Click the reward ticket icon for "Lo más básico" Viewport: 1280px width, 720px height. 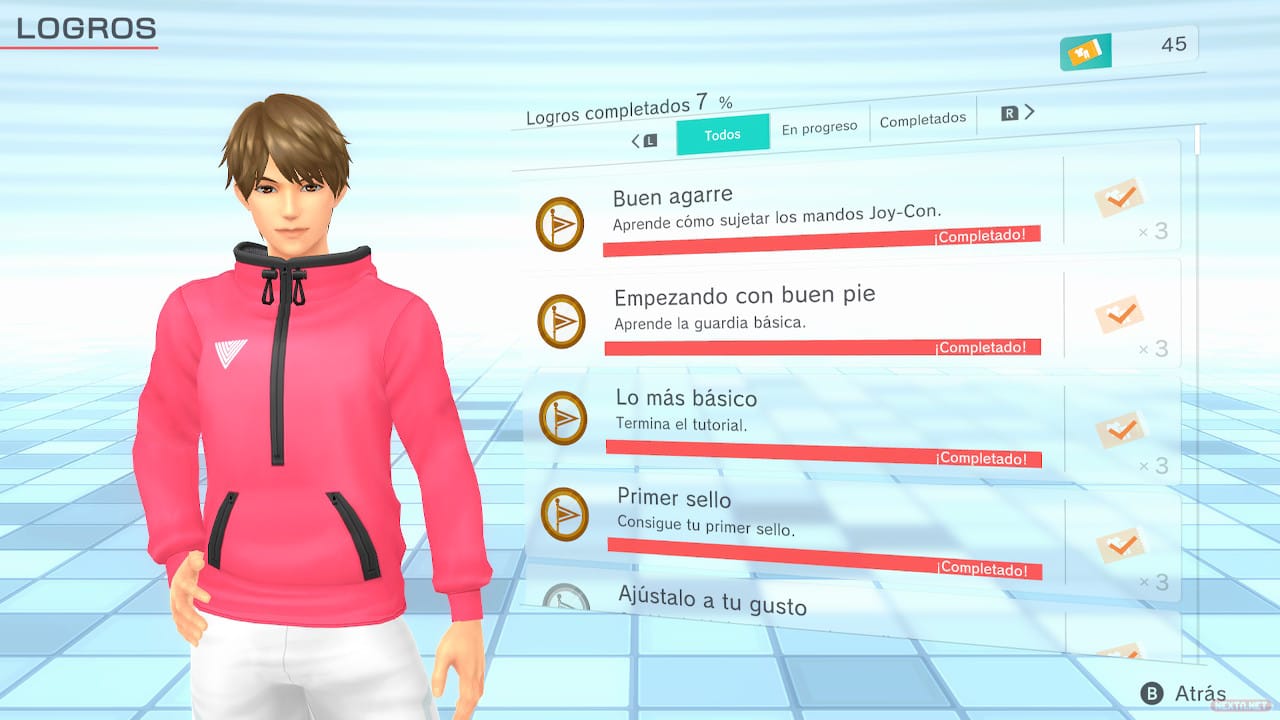point(1120,428)
